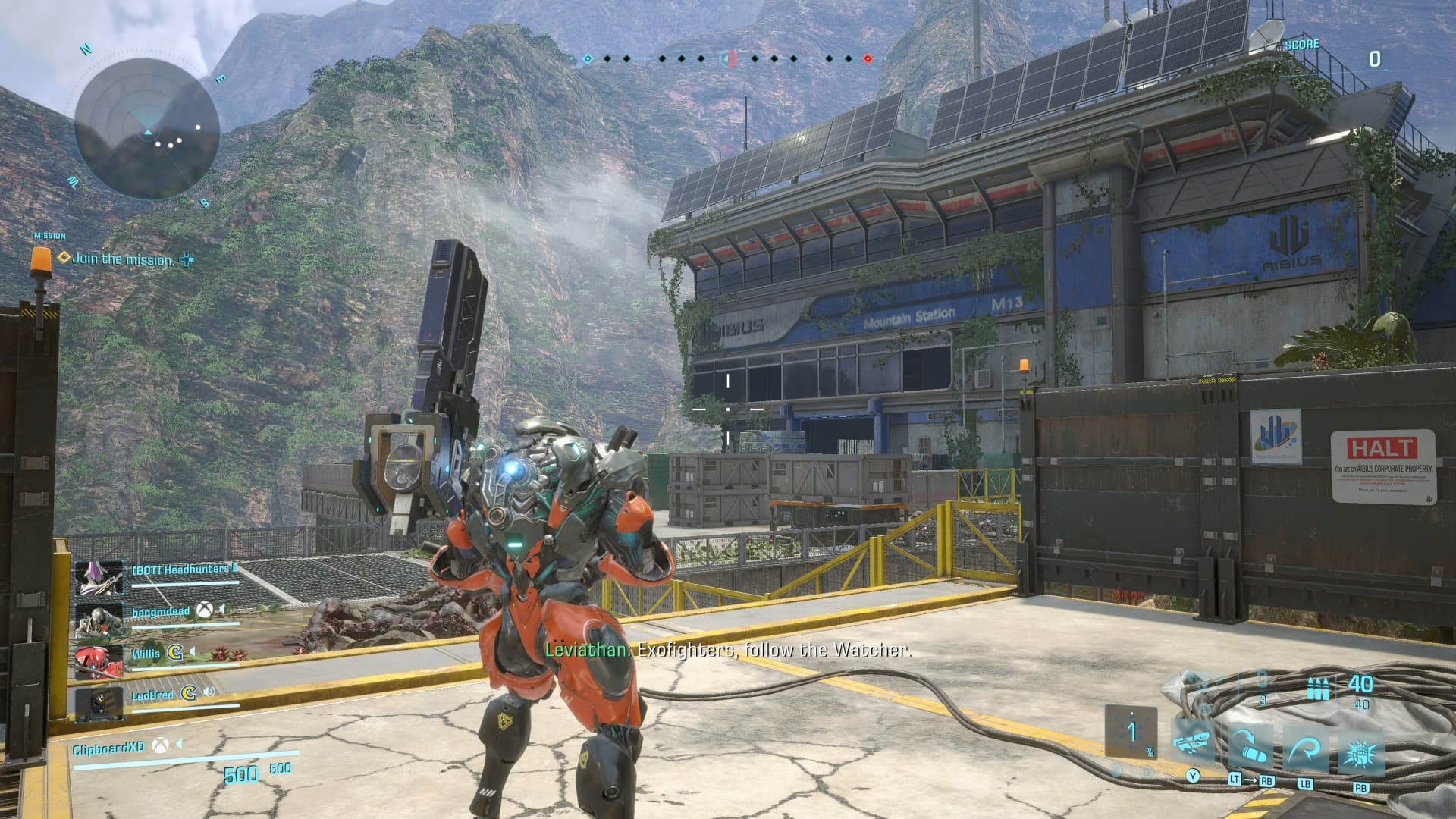Choose bangmdead's teammate portrait
The image size is (1456, 819).
99,620
